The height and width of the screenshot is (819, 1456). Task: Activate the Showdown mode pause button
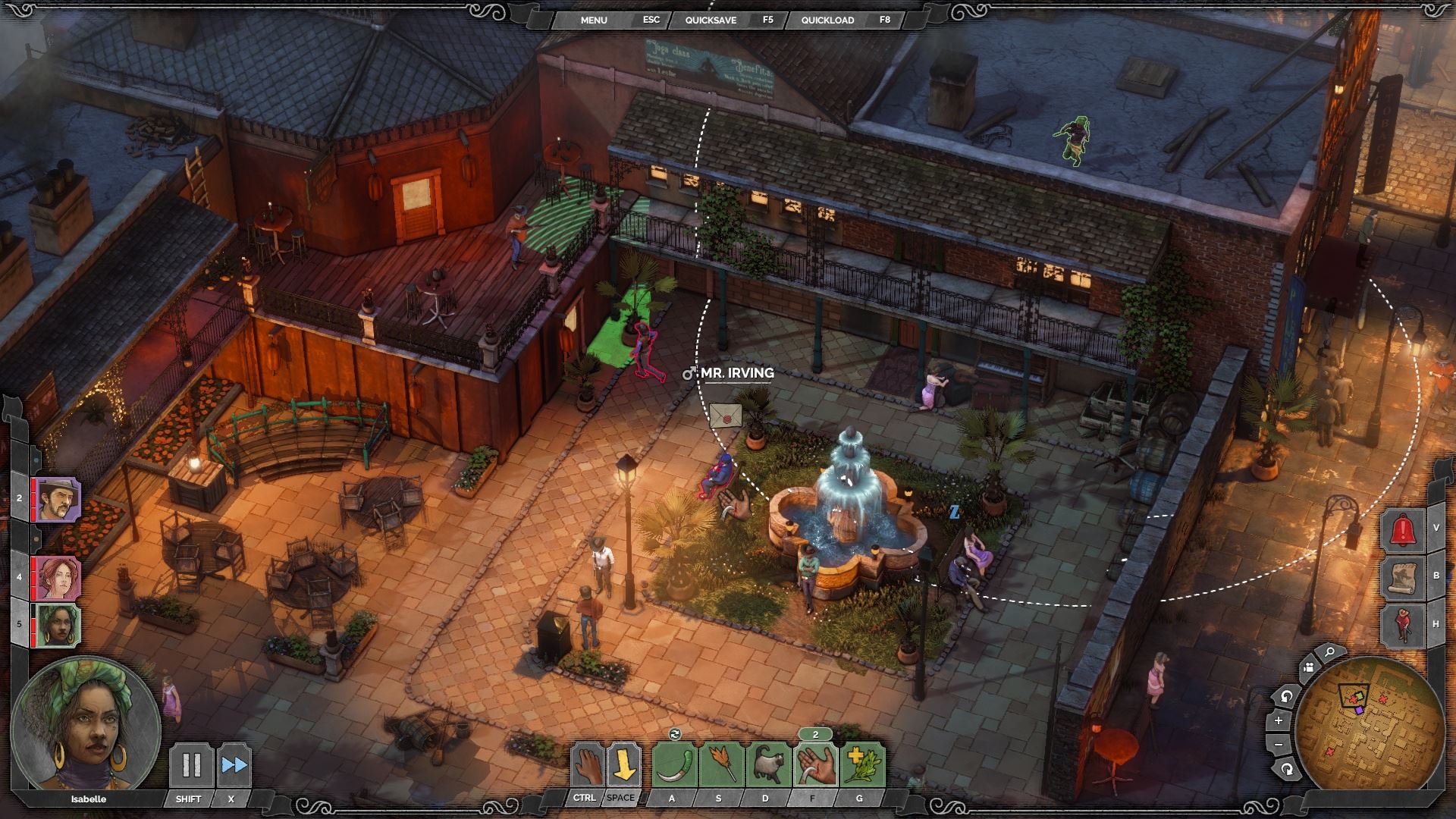191,765
